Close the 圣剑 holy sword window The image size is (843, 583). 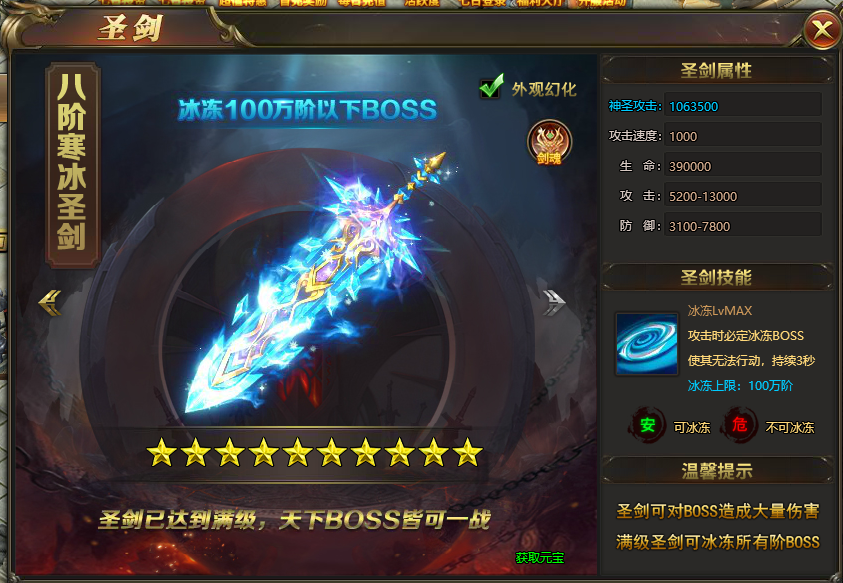point(822,30)
